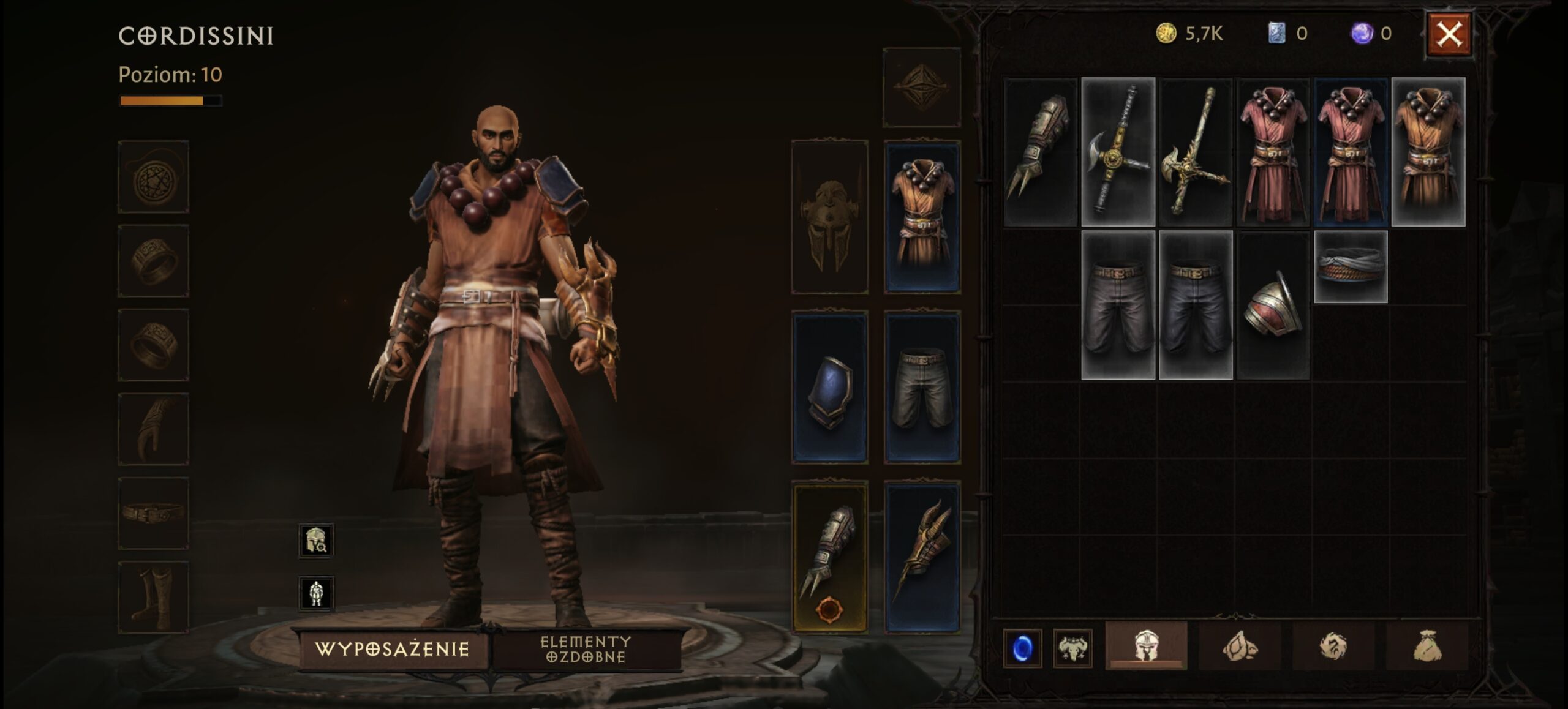Image resolution: width=1568 pixels, height=709 pixels.
Task: Select the equipped blue shoulder pauldron
Action: click(x=829, y=388)
